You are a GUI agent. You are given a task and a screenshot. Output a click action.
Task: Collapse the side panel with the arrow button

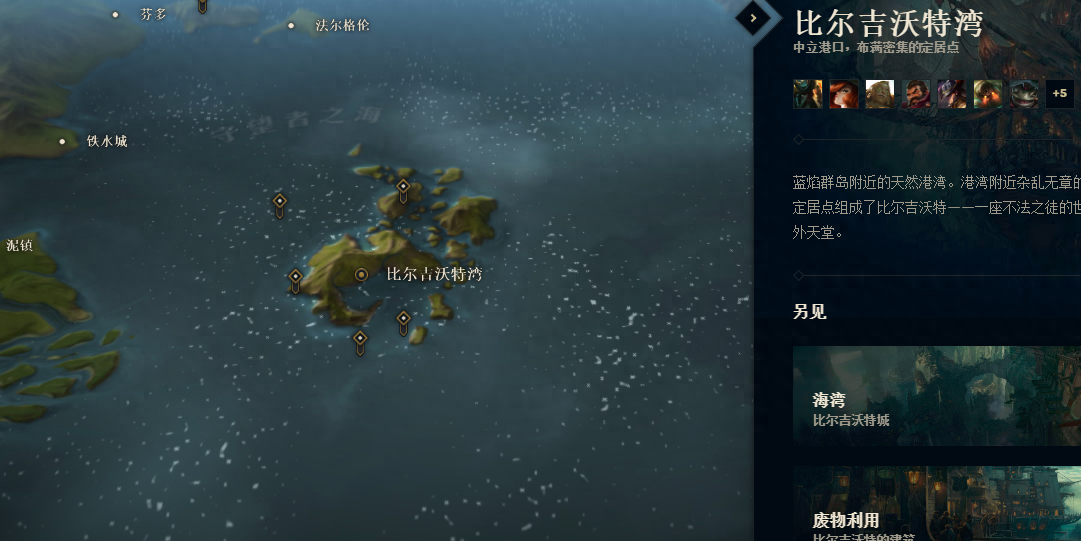pyautogui.click(x=753, y=17)
